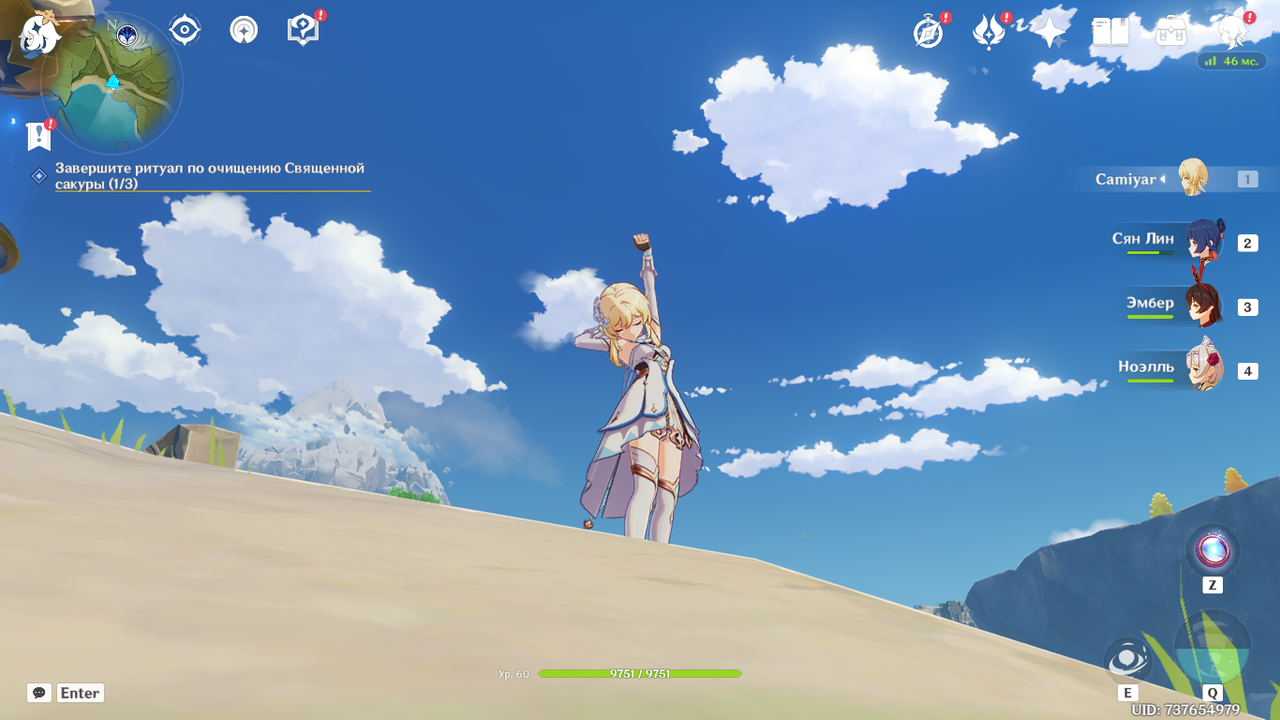Viewport: 1280px width, 720px height.
Task: Use the pink gadget orb icon
Action: coord(1212,550)
